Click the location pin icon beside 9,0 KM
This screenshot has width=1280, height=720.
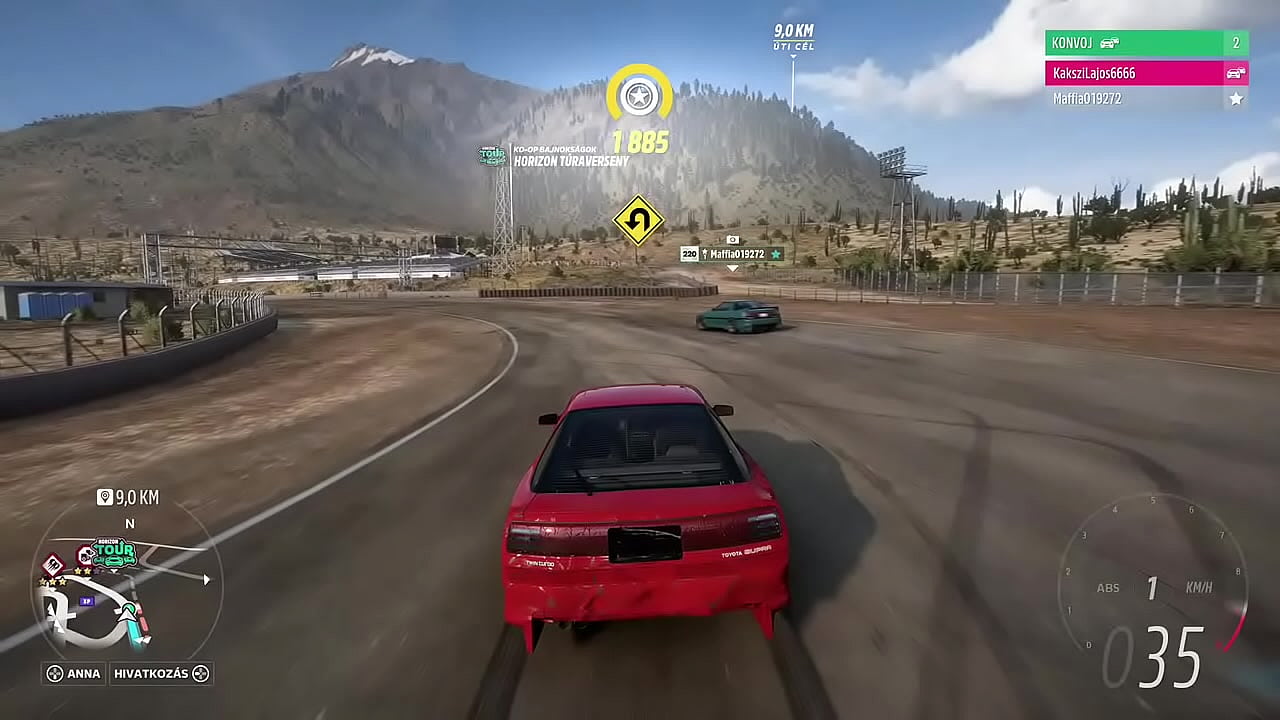[104, 495]
